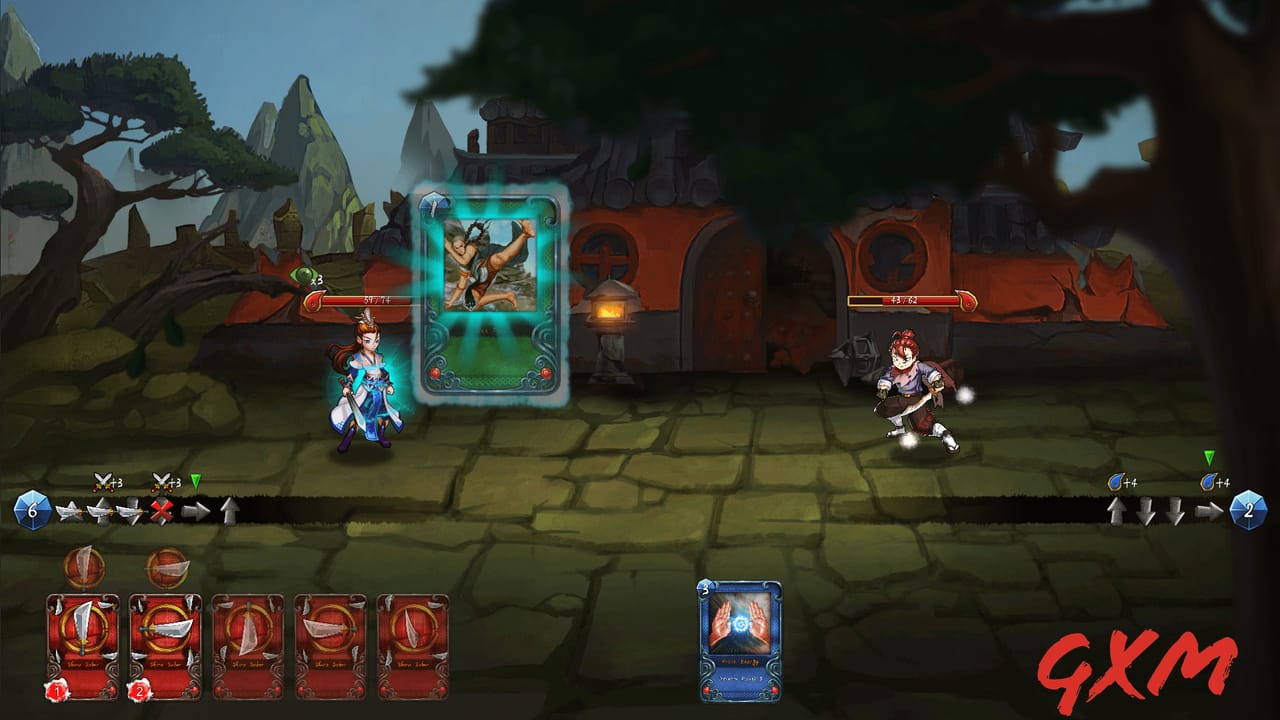The height and width of the screenshot is (720, 1280).
Task: Select the first crossed-swords +3 buff icon
Action: coord(101,481)
